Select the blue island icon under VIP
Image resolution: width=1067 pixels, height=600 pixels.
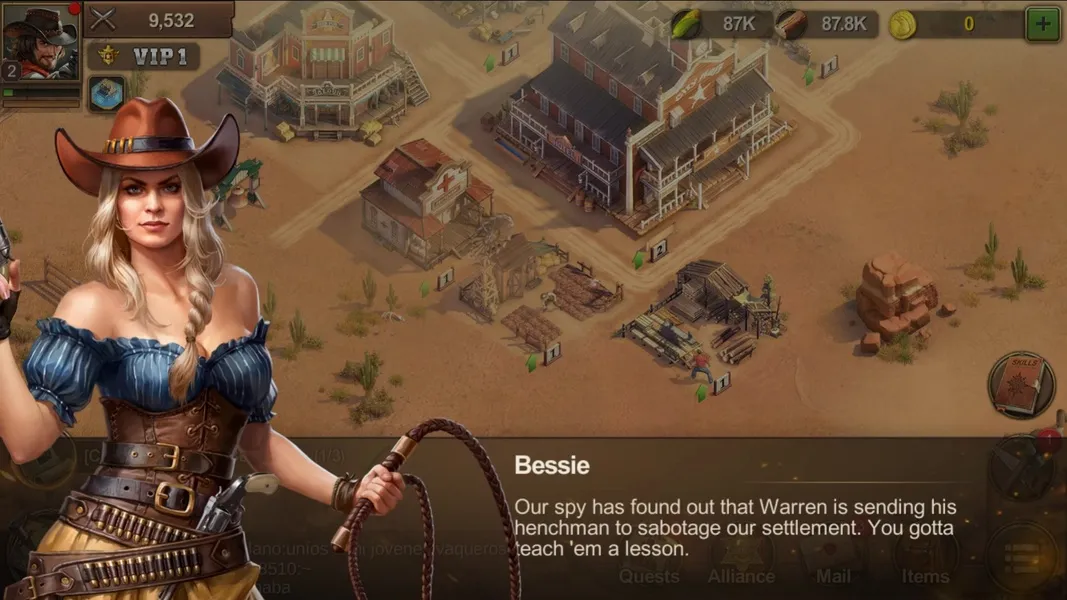pos(107,93)
